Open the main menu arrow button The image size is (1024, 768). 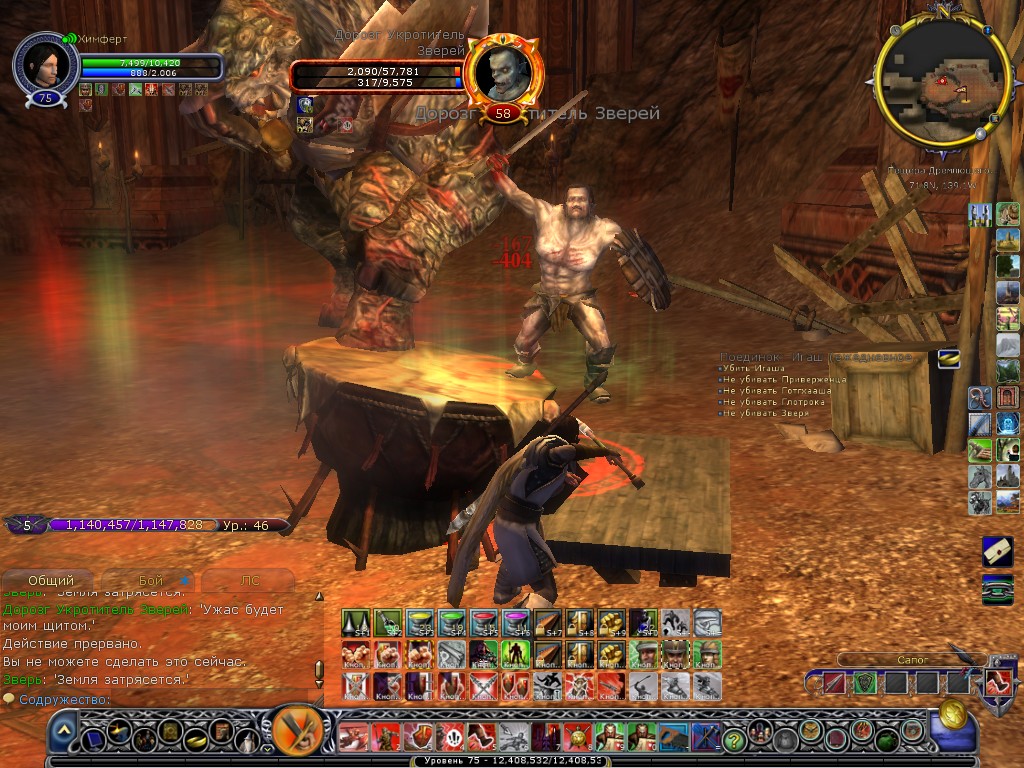(x=64, y=736)
